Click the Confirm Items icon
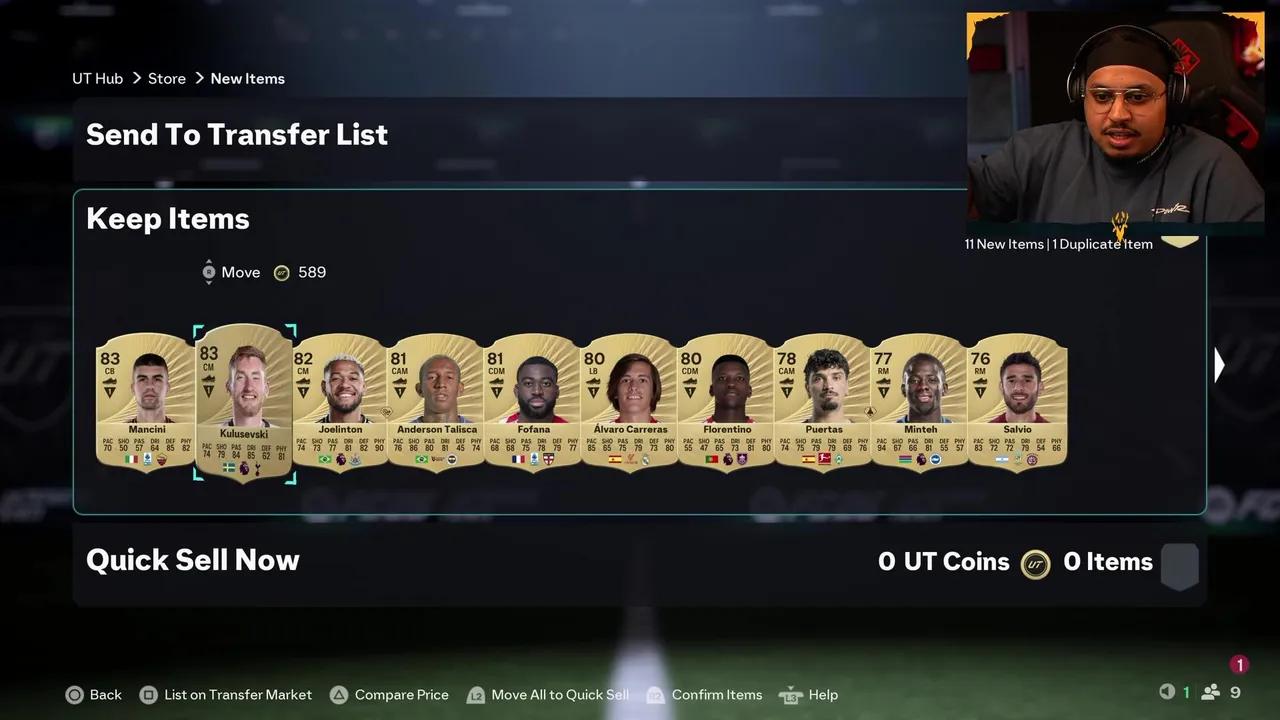1280x720 pixels. 655,694
